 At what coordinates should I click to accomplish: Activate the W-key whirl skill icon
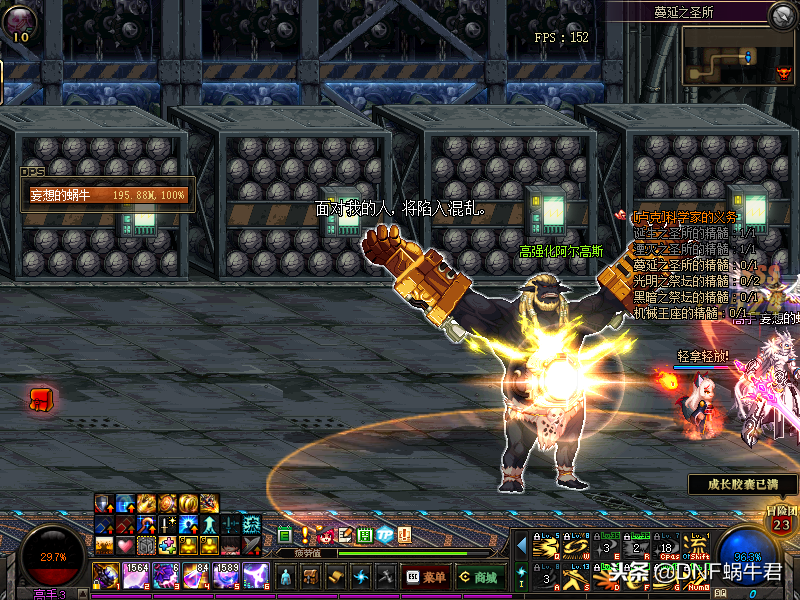[x=578, y=546]
